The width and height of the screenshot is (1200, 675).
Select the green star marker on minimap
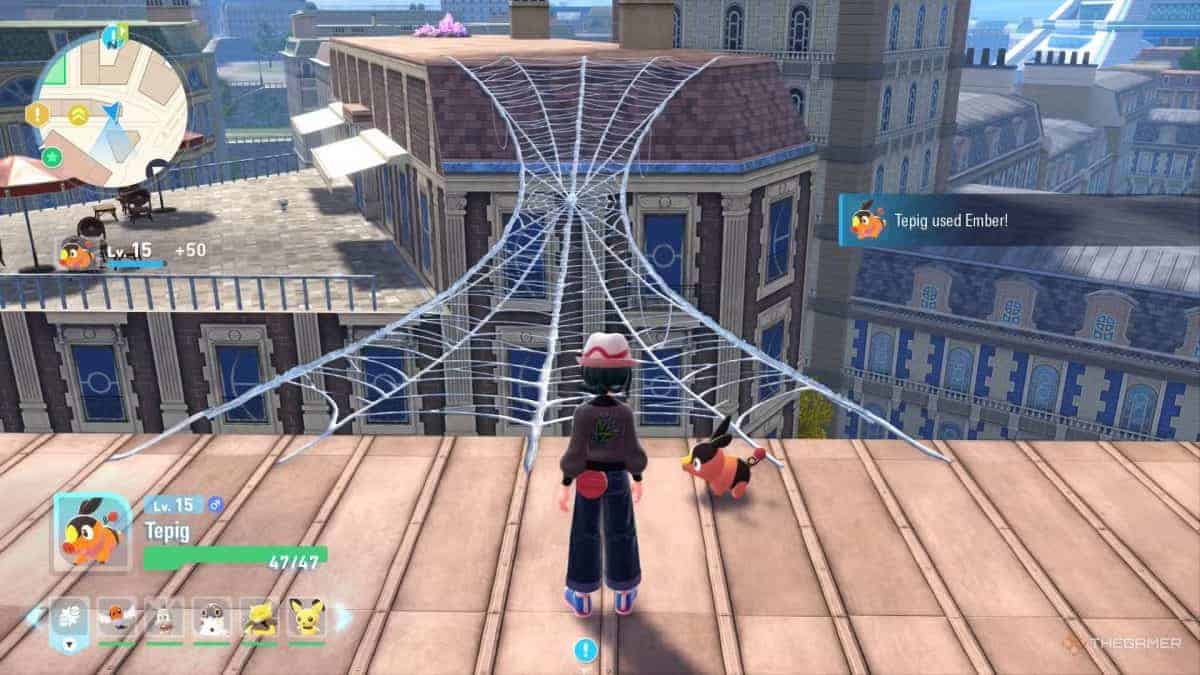[53, 156]
